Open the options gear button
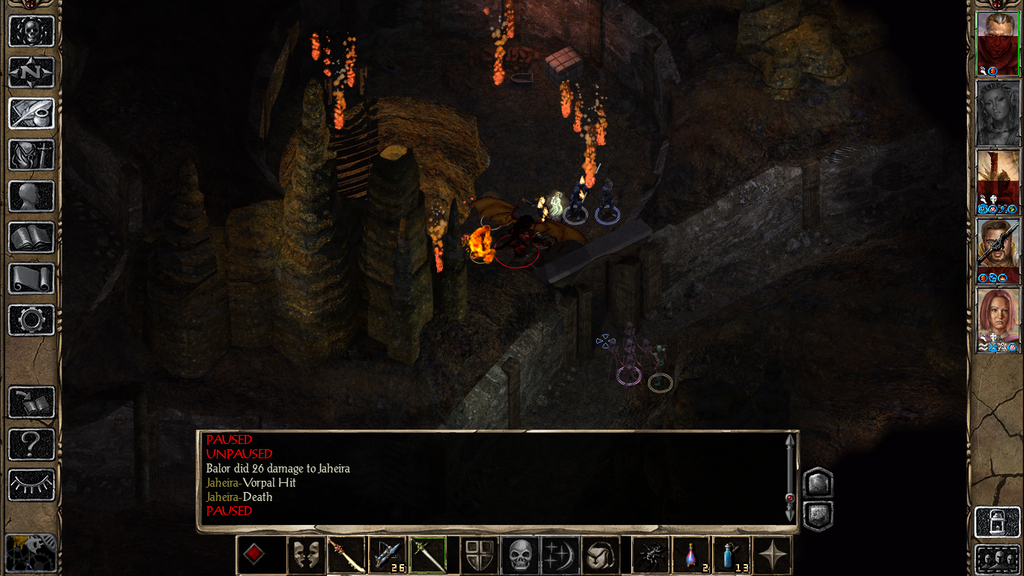This screenshot has width=1024, height=576. point(31,320)
